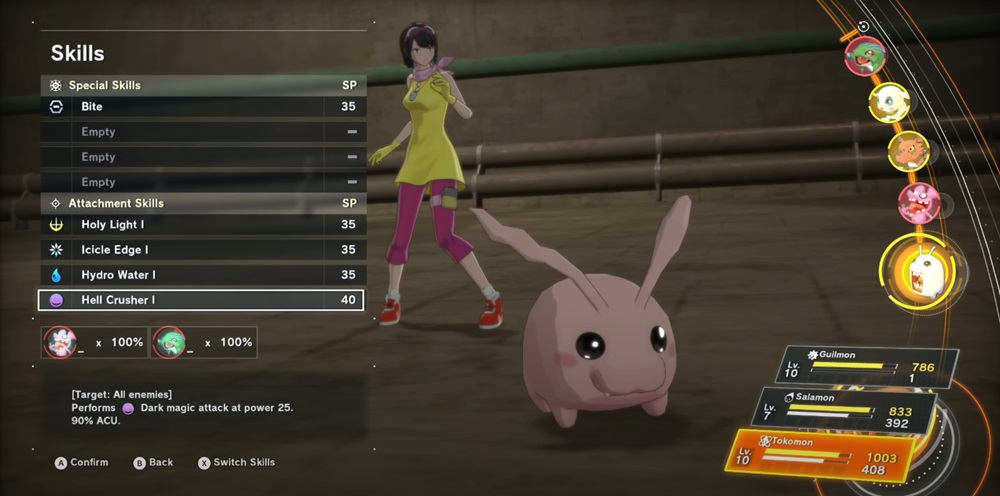The image size is (1000, 496).
Task: Select the Salamon party status panel
Action: tap(847, 410)
